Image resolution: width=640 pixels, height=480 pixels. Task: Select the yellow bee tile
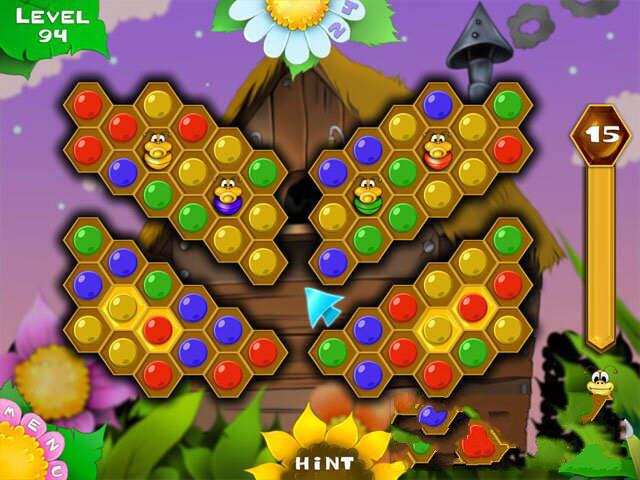157,150
